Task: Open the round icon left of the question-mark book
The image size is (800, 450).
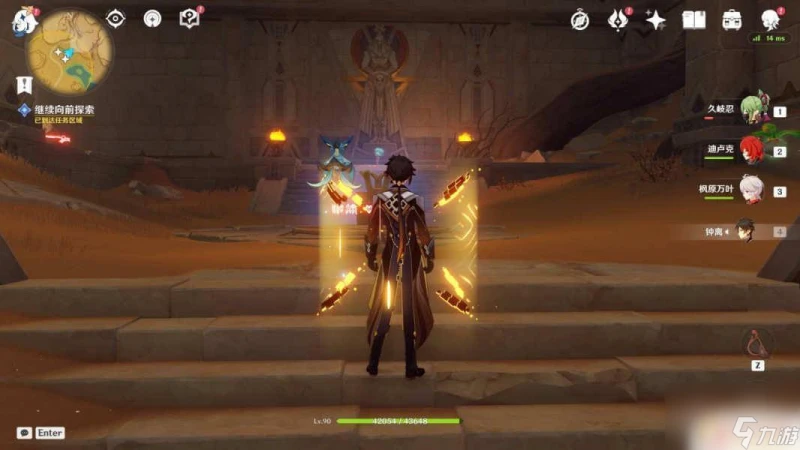Action: point(152,18)
